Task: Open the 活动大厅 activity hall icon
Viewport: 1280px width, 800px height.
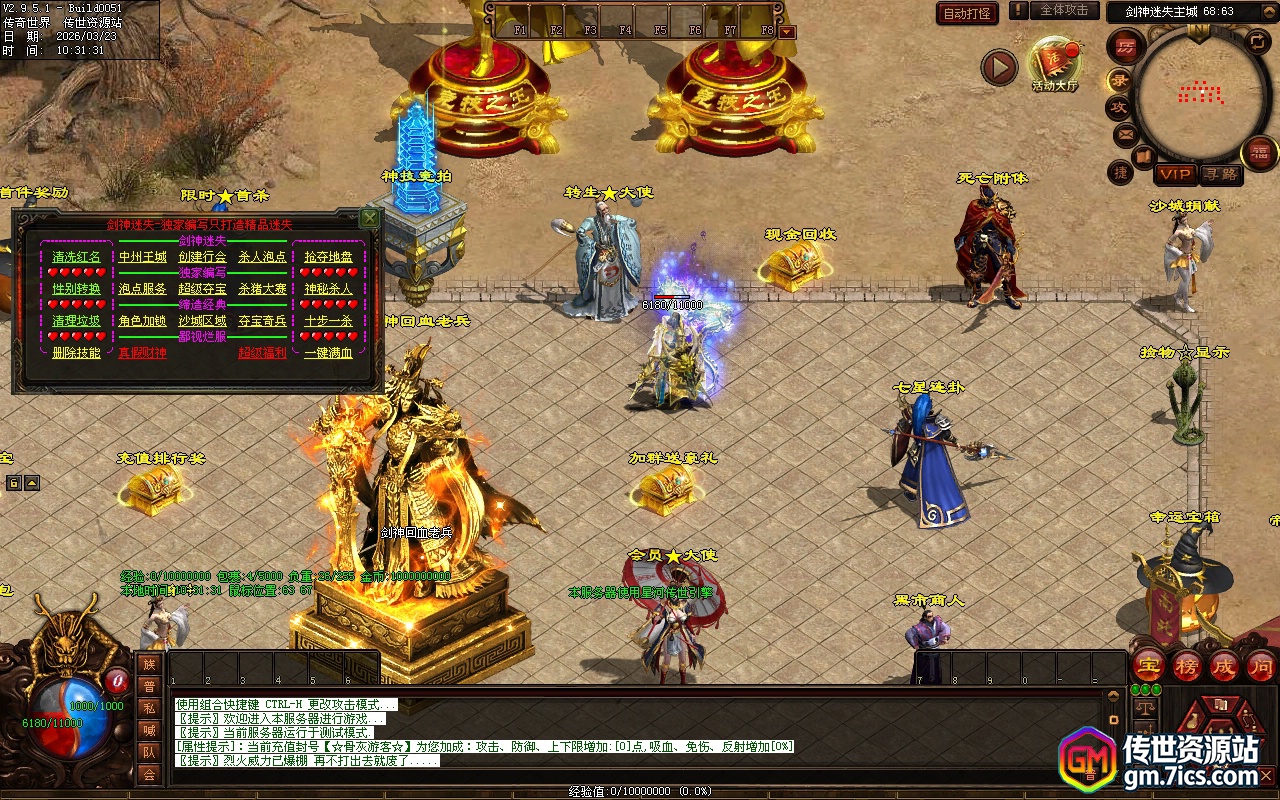Action: pos(1055,63)
